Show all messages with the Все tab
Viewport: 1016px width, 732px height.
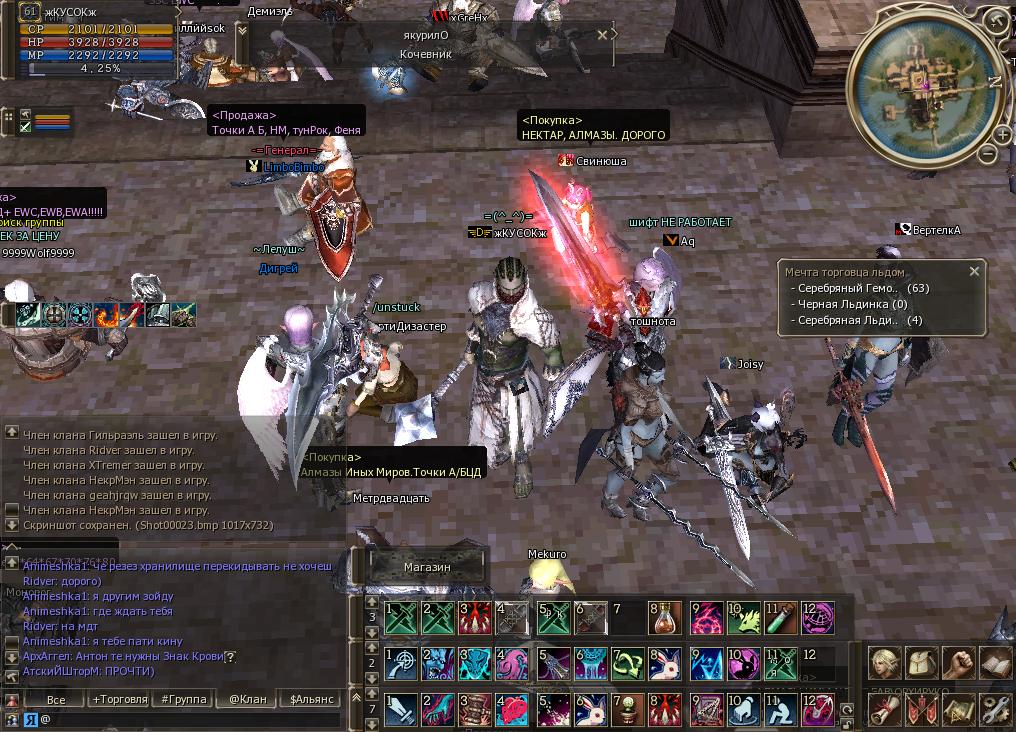tap(56, 699)
